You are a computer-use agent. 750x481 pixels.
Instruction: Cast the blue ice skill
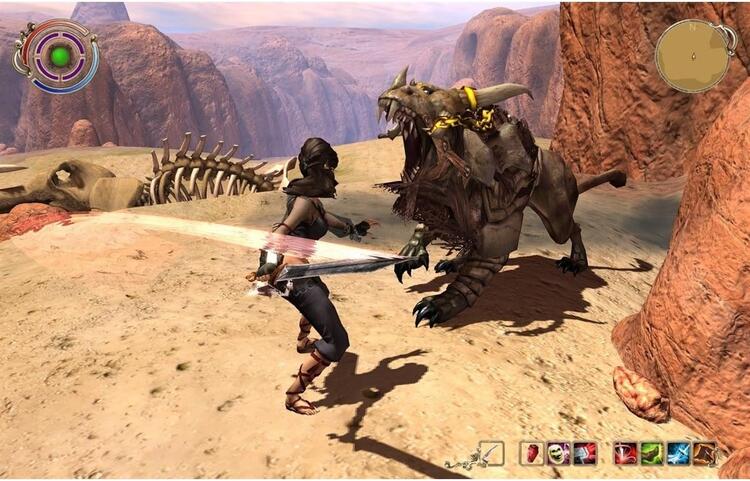tap(679, 453)
